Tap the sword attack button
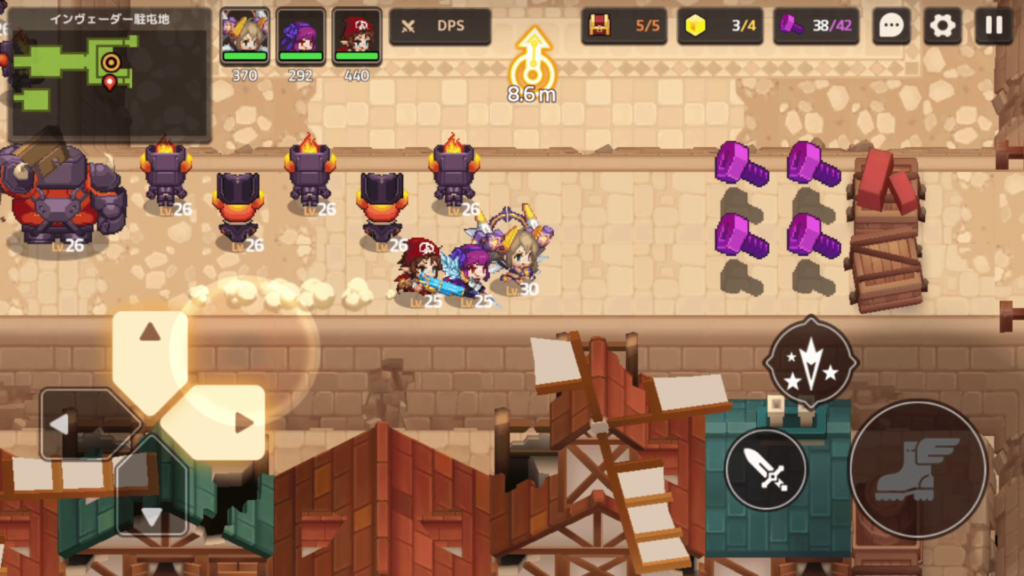 (767, 468)
